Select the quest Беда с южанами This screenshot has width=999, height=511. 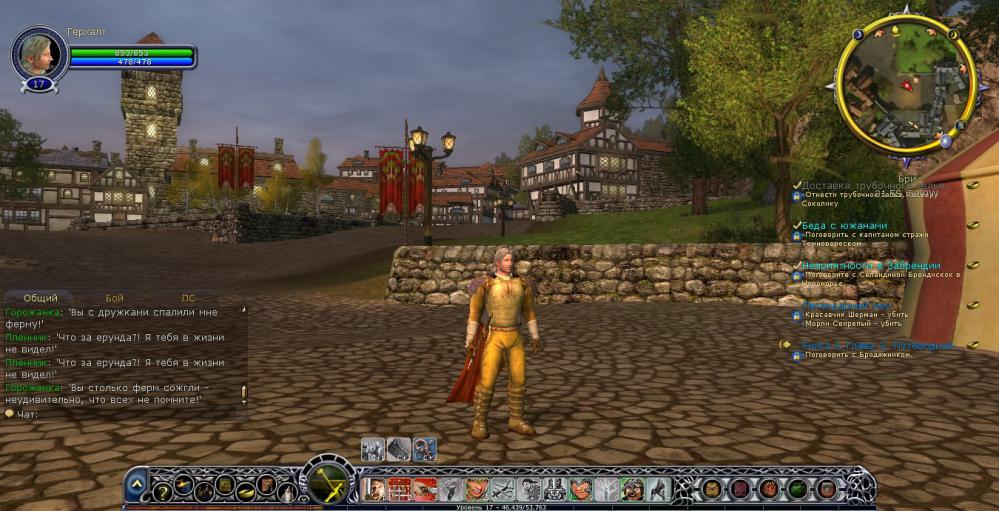point(844,226)
